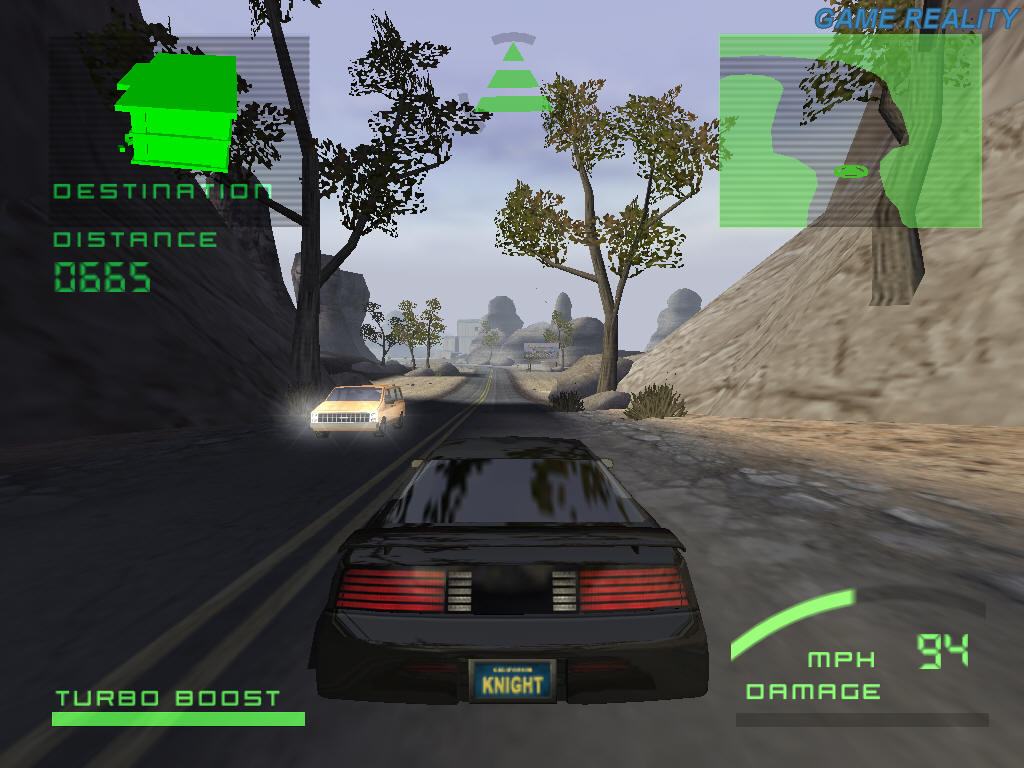Click the player car marker on minimap

coord(851,172)
